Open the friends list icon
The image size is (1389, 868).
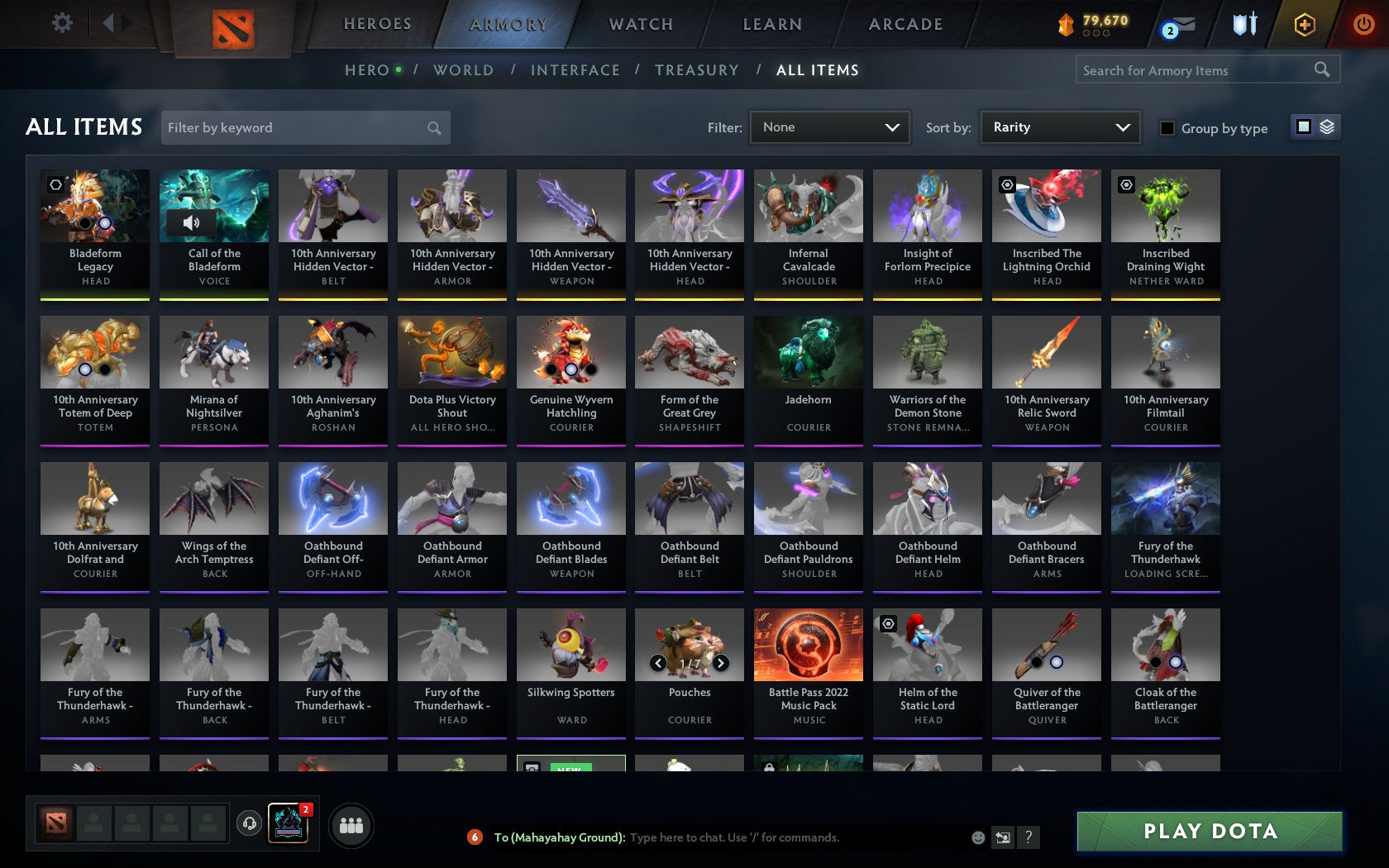(352, 825)
